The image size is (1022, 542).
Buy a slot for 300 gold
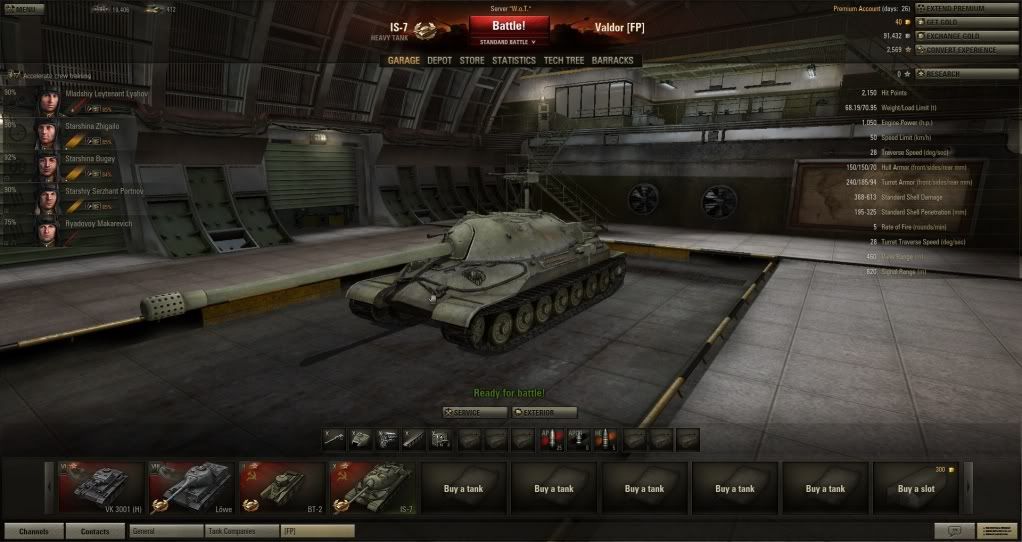(x=916, y=488)
